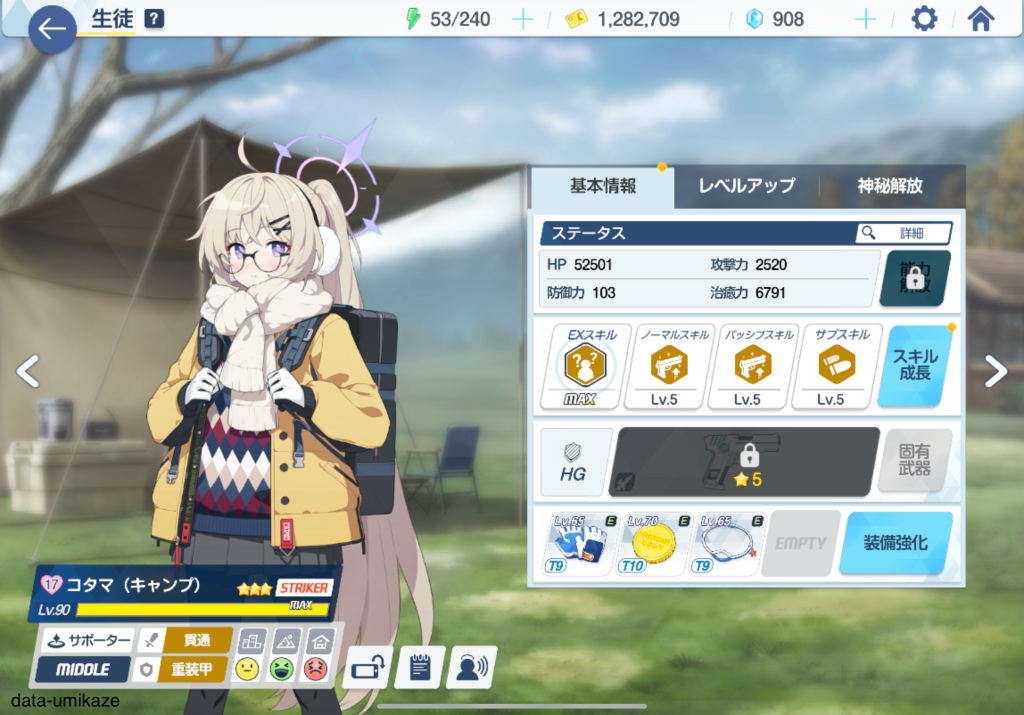View the previous student with left arrow
This screenshot has height=715, width=1024.
(28, 371)
